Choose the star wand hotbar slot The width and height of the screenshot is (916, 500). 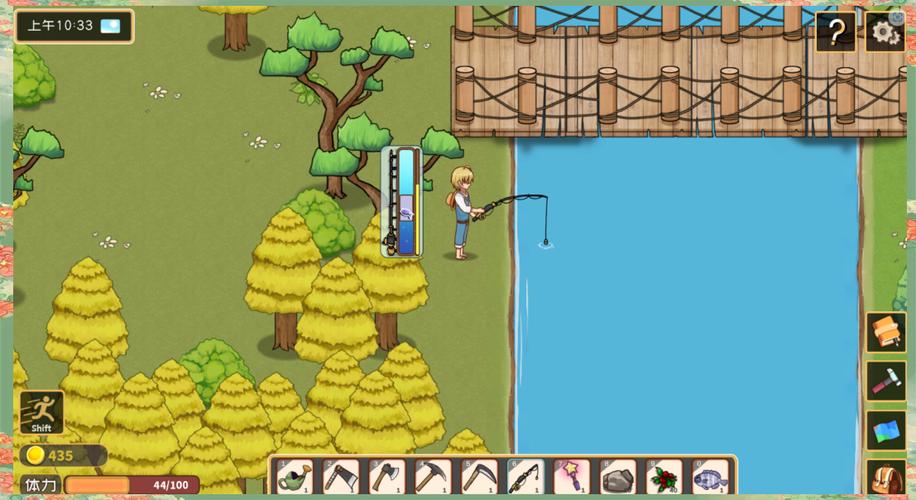(571, 477)
